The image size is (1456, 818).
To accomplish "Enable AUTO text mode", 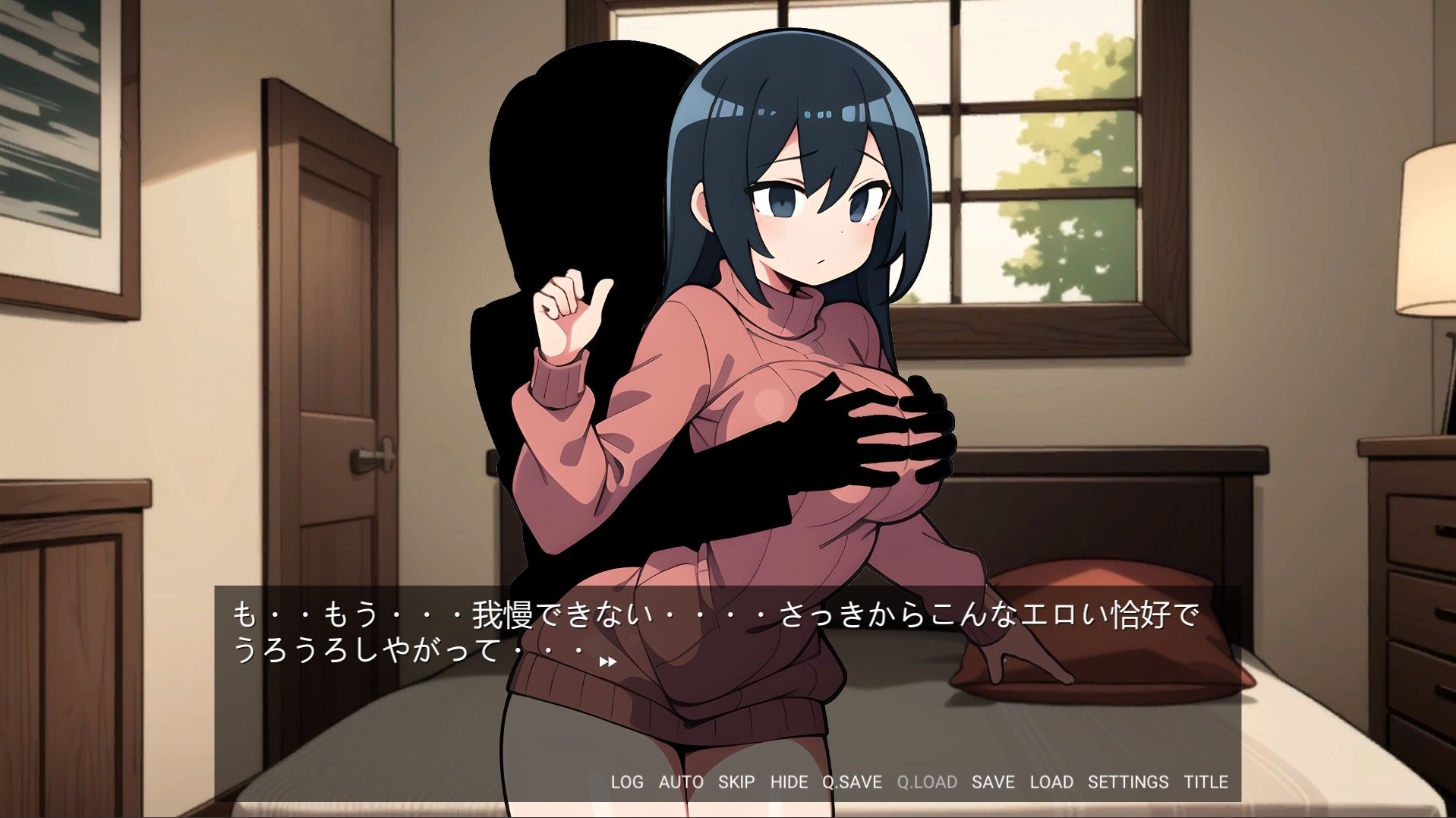I will point(682,782).
